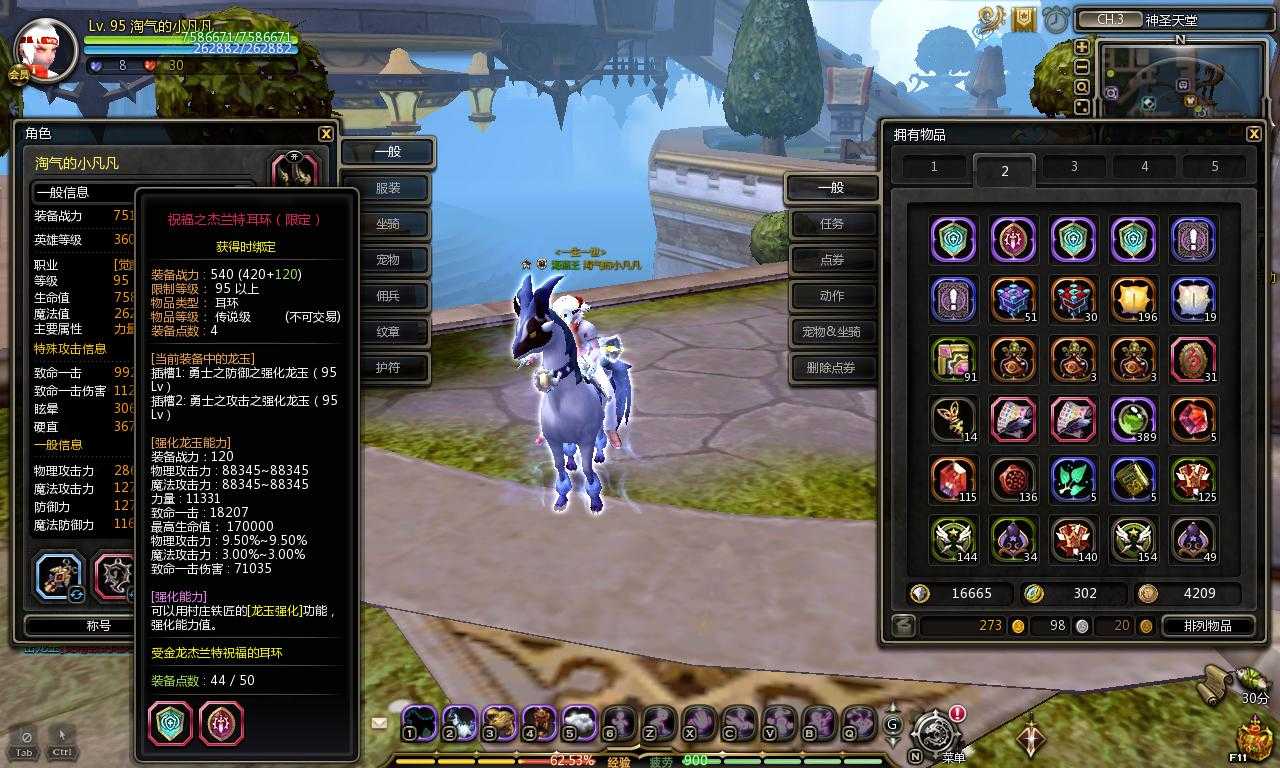Open the 坐骑 mount tab
This screenshot has width=1280, height=768.
coord(388,224)
